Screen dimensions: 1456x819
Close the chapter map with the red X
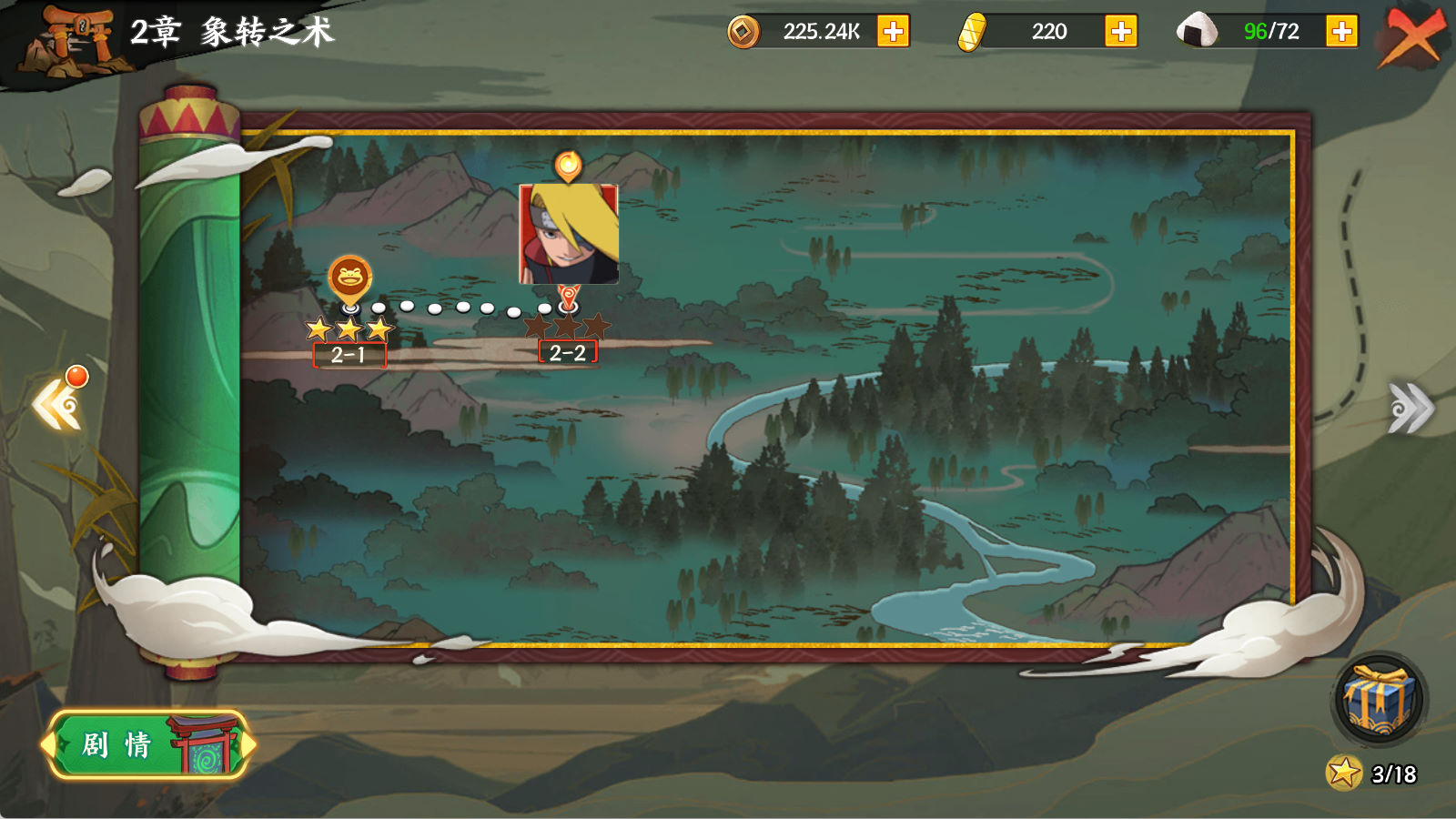[1412, 36]
